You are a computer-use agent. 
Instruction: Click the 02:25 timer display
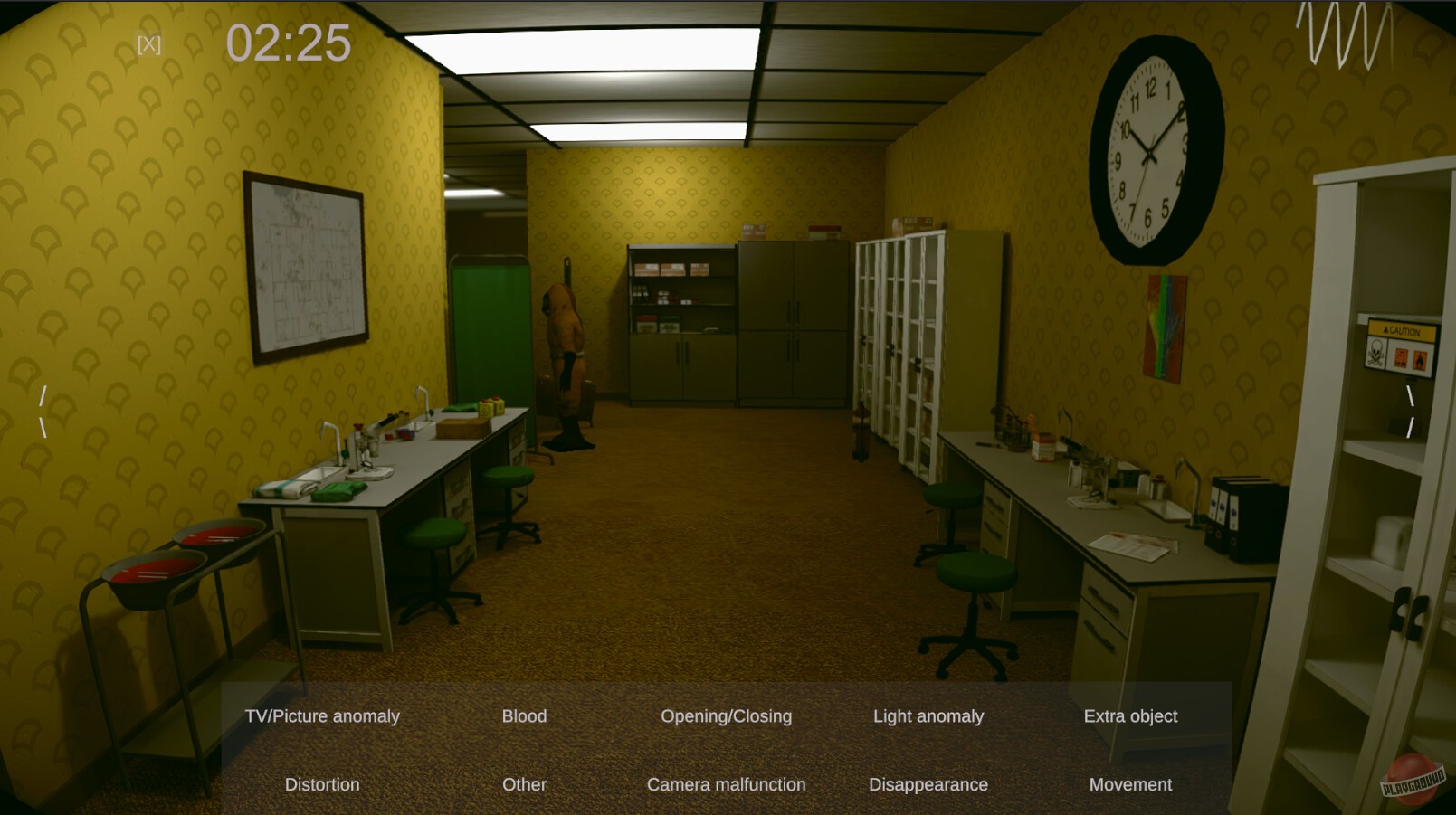click(x=290, y=42)
